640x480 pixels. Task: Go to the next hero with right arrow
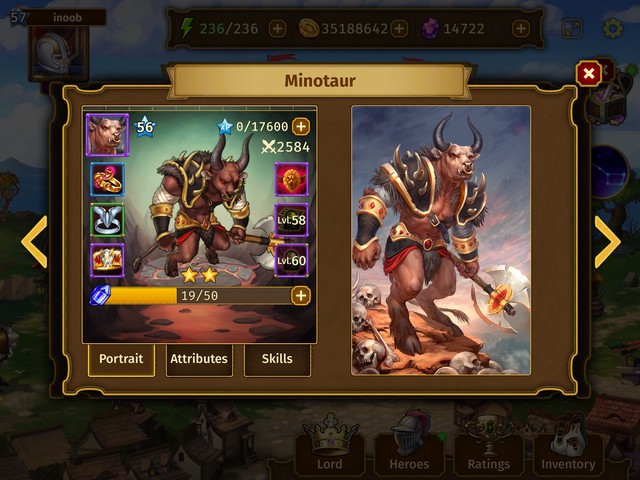[x=606, y=241]
